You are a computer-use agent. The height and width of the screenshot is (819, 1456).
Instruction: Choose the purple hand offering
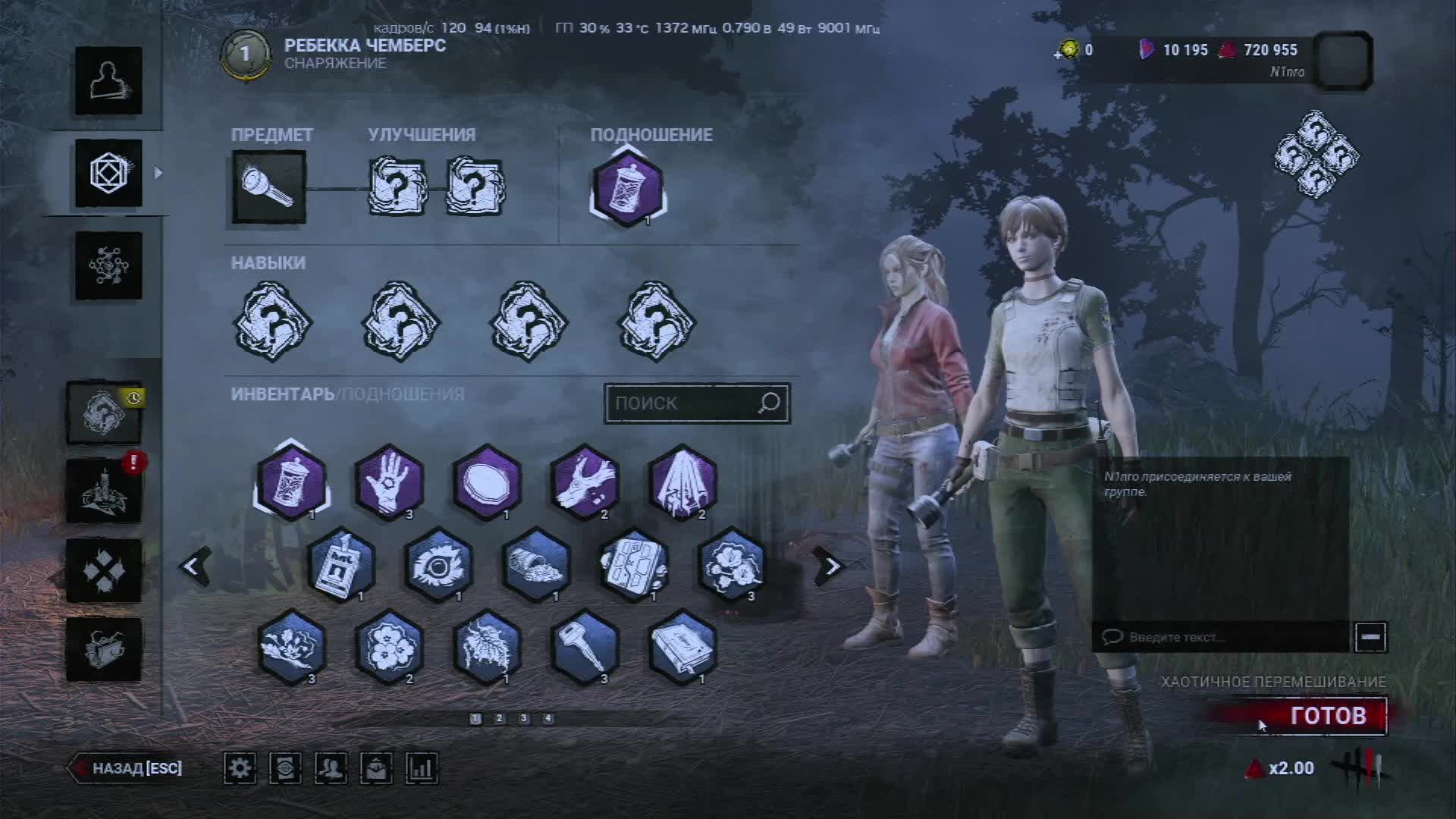389,482
